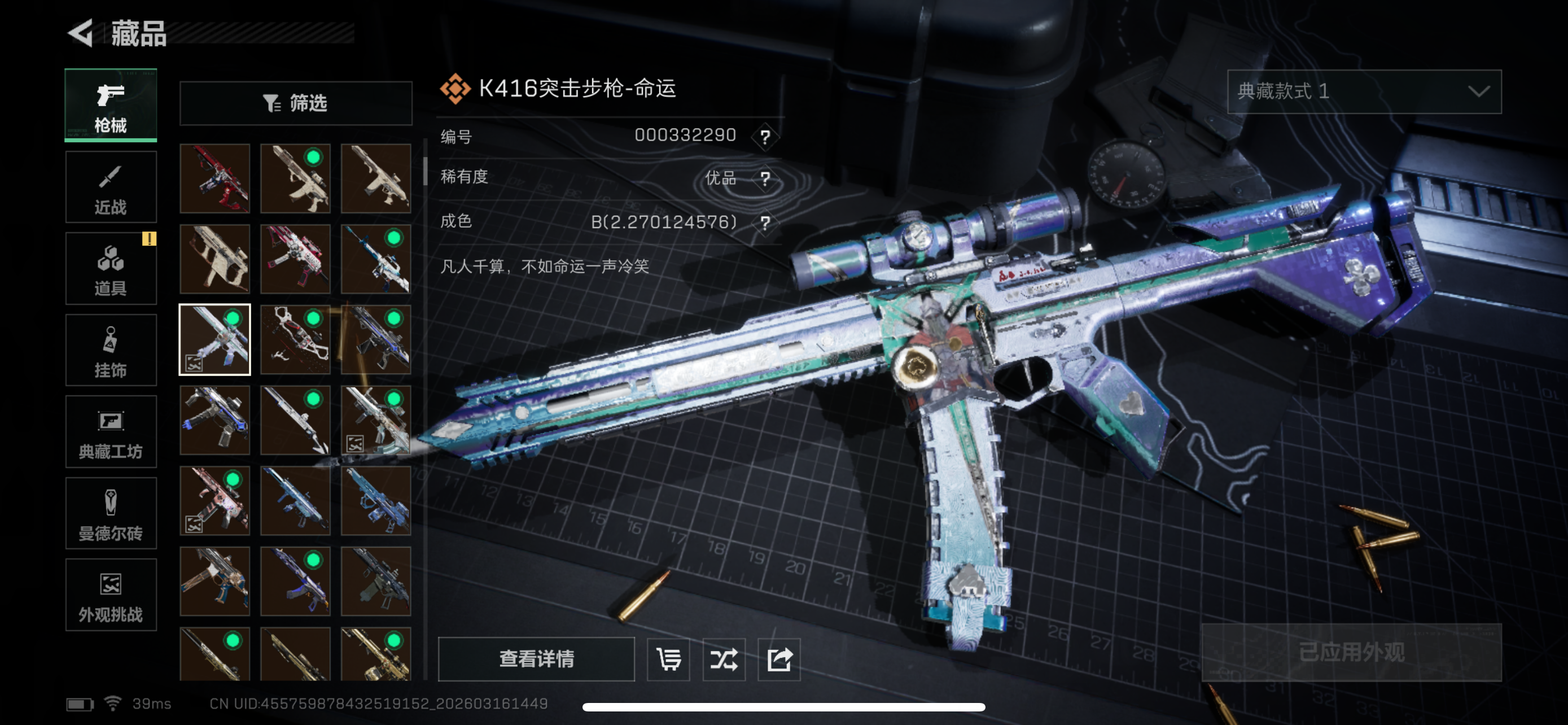The height and width of the screenshot is (725, 1568).
Task: Choose the red and blue rifle skin thumbnail
Action: click(215, 178)
